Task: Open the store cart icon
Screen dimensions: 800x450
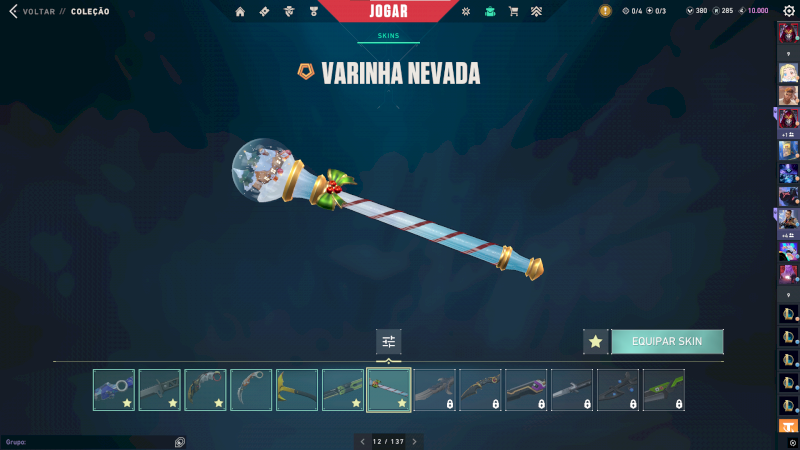Action: [513, 12]
